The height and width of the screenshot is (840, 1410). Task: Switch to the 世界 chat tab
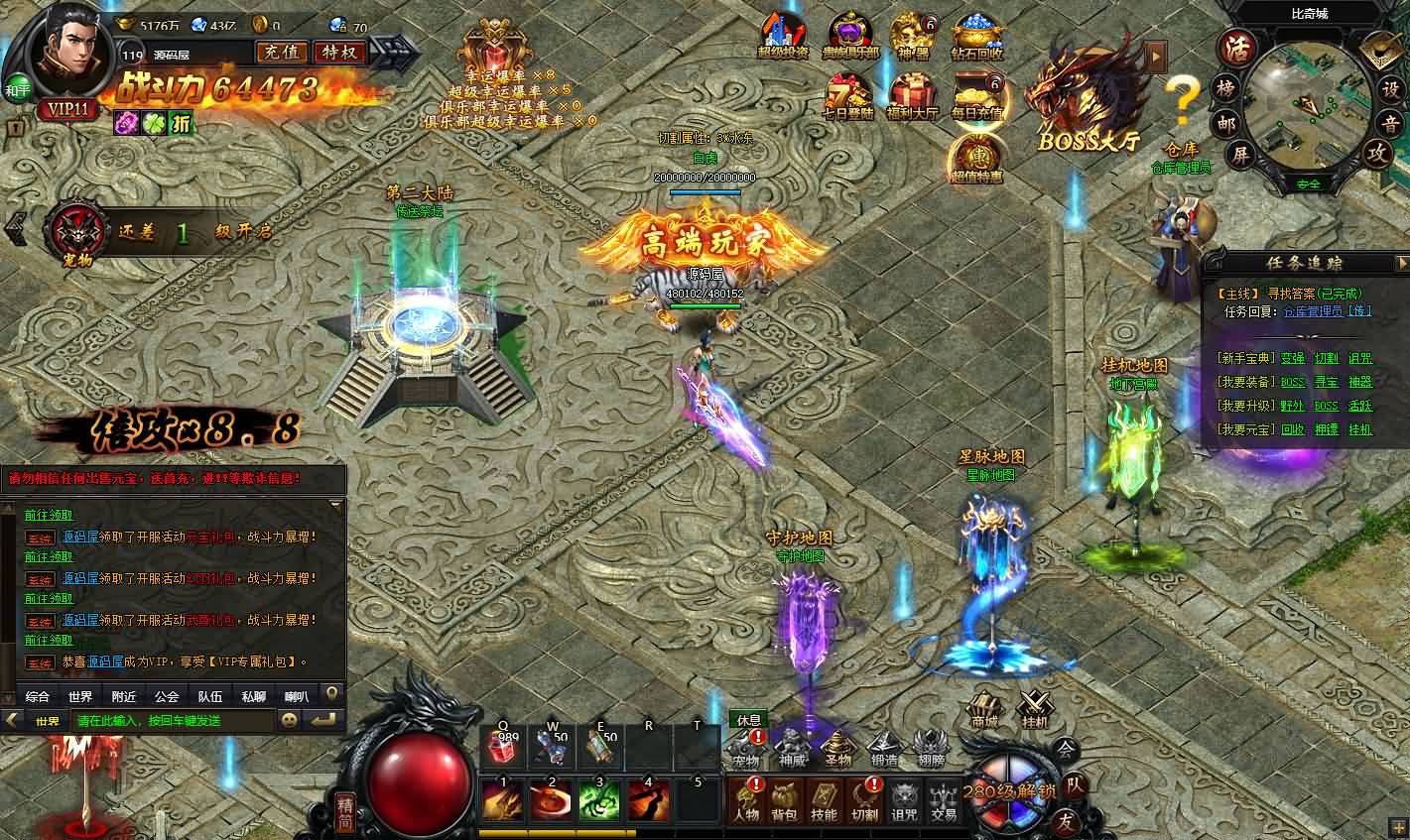click(79, 696)
